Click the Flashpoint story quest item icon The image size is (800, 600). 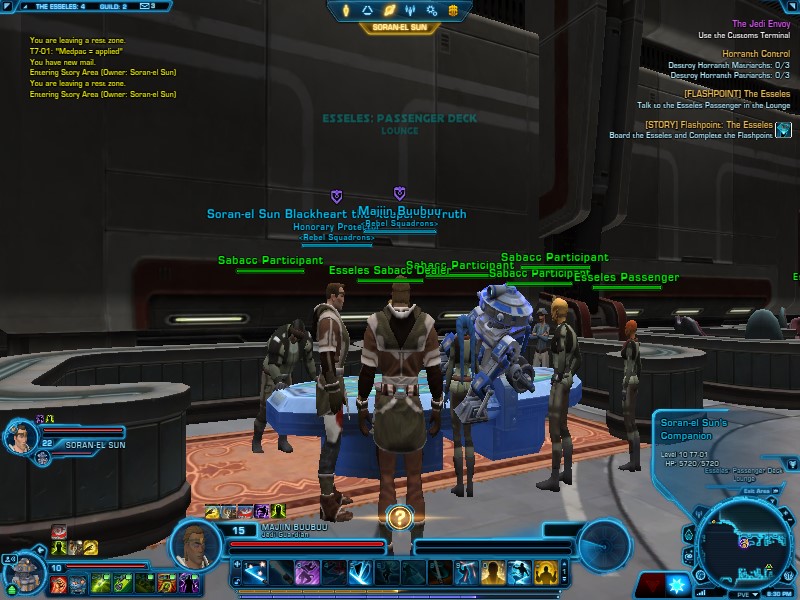pyautogui.click(x=783, y=130)
